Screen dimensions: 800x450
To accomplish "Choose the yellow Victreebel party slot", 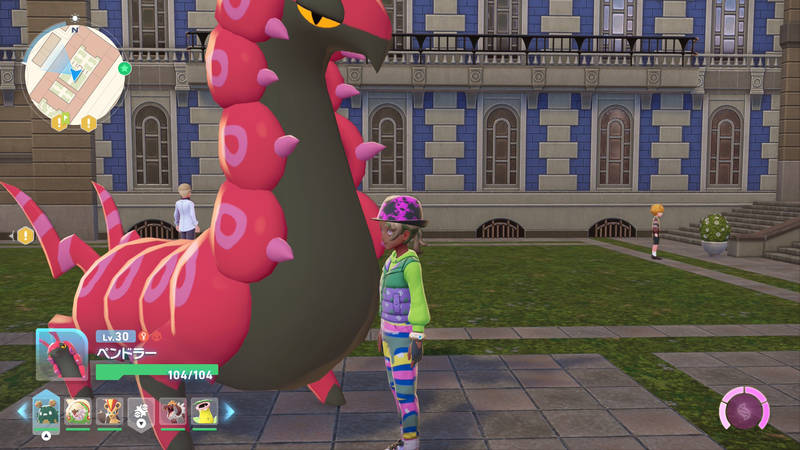I will point(205,411).
